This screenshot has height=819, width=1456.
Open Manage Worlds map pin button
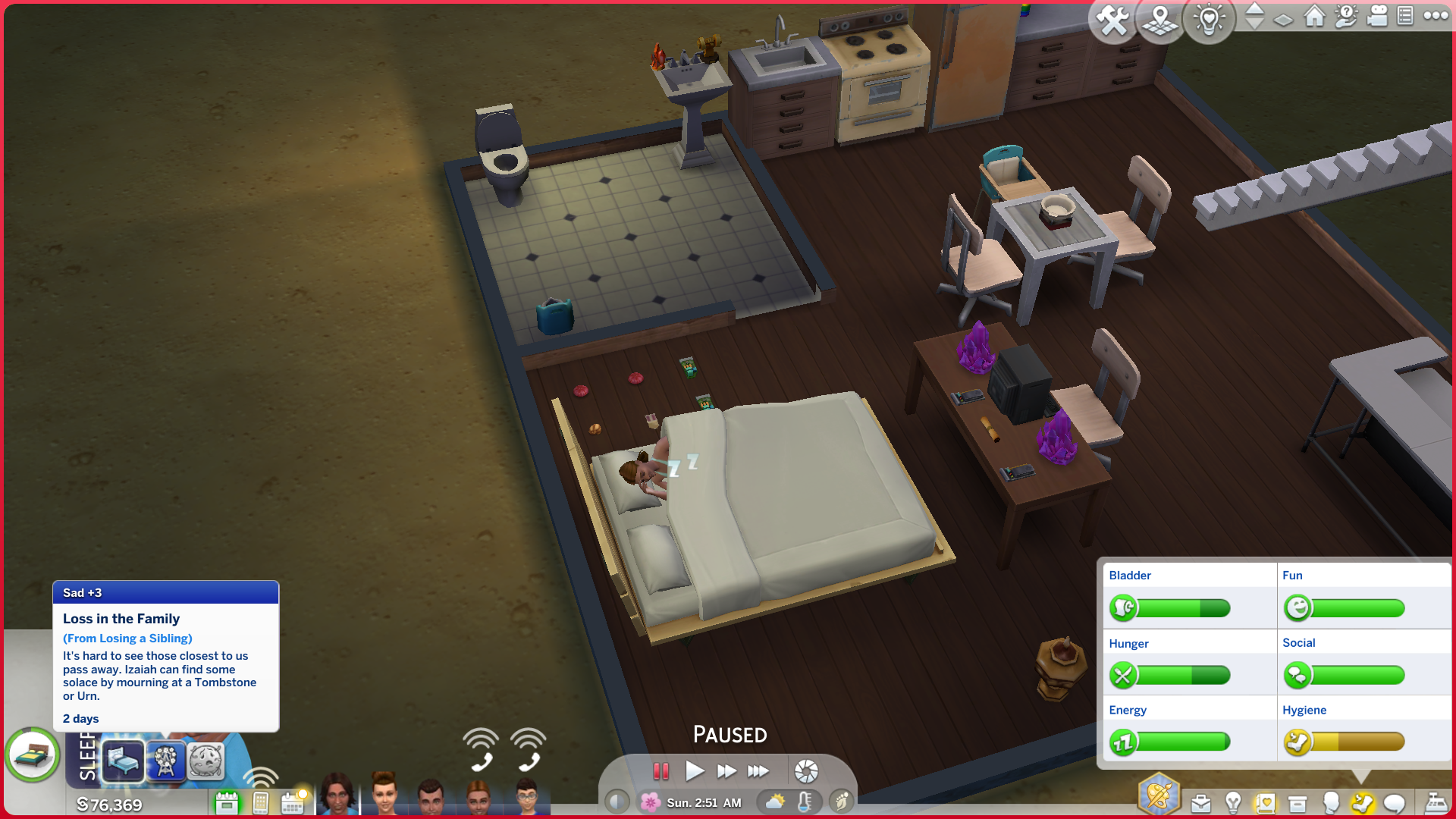[x=1160, y=20]
